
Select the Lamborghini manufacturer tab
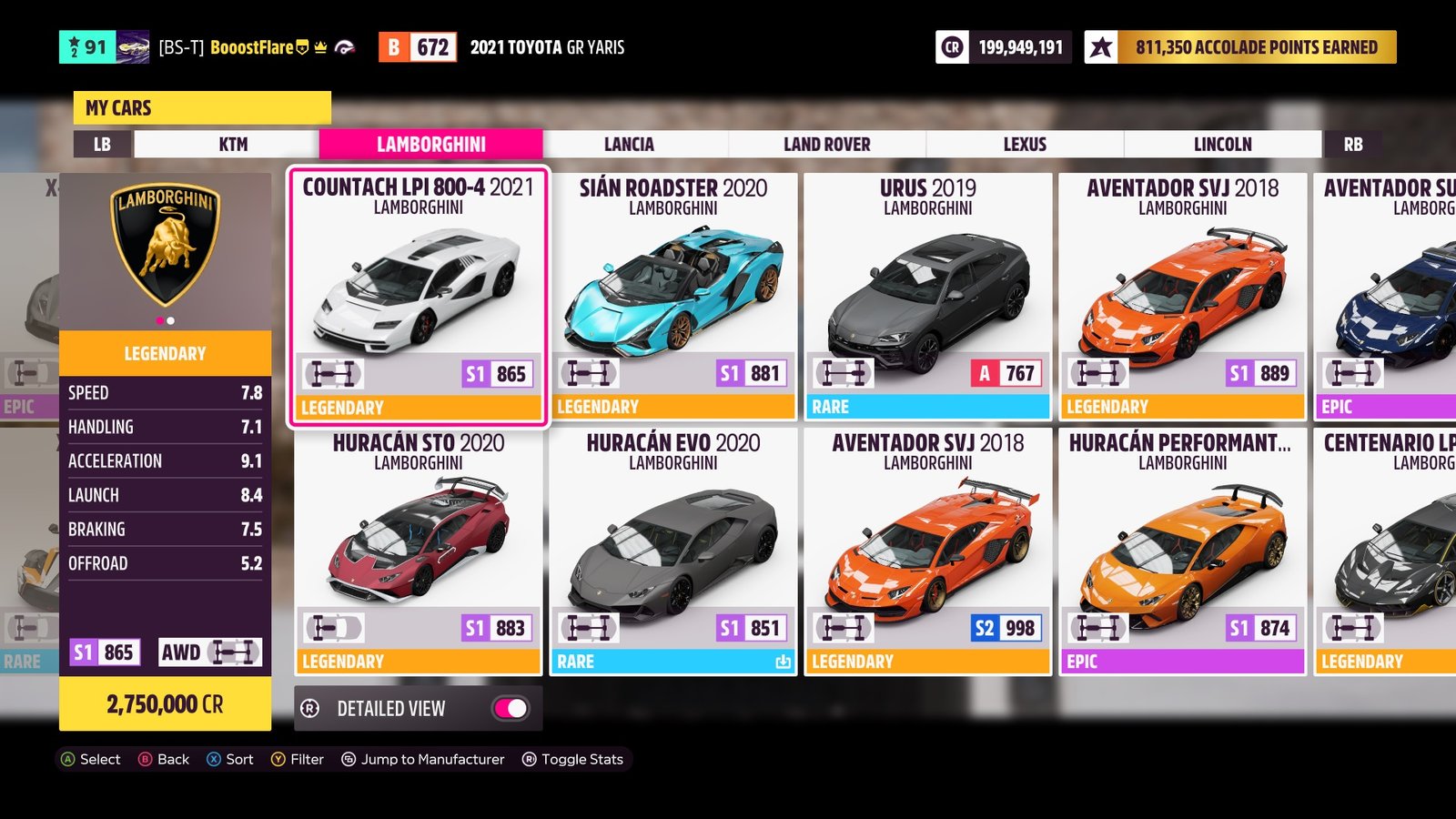pos(430,144)
